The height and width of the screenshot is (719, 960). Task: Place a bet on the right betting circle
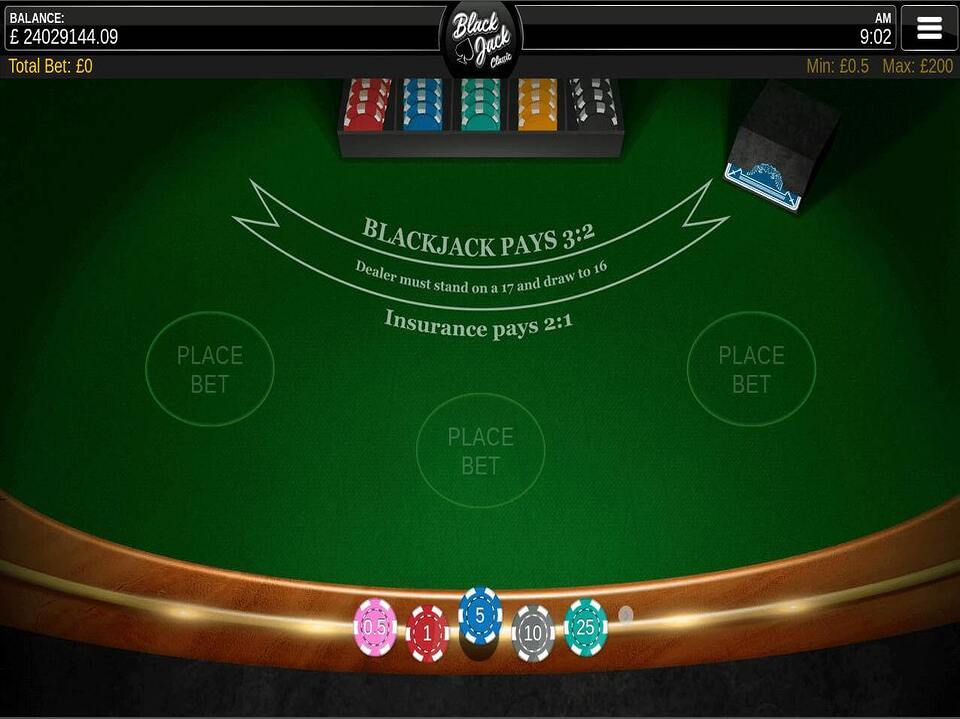coord(751,369)
